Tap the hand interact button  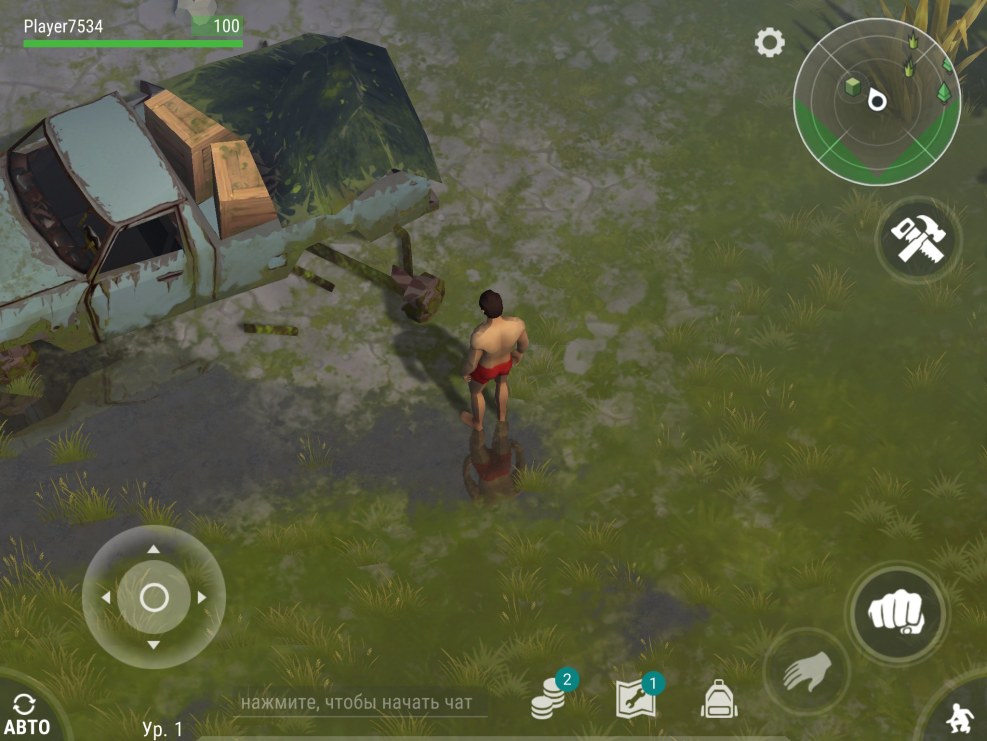tap(806, 671)
